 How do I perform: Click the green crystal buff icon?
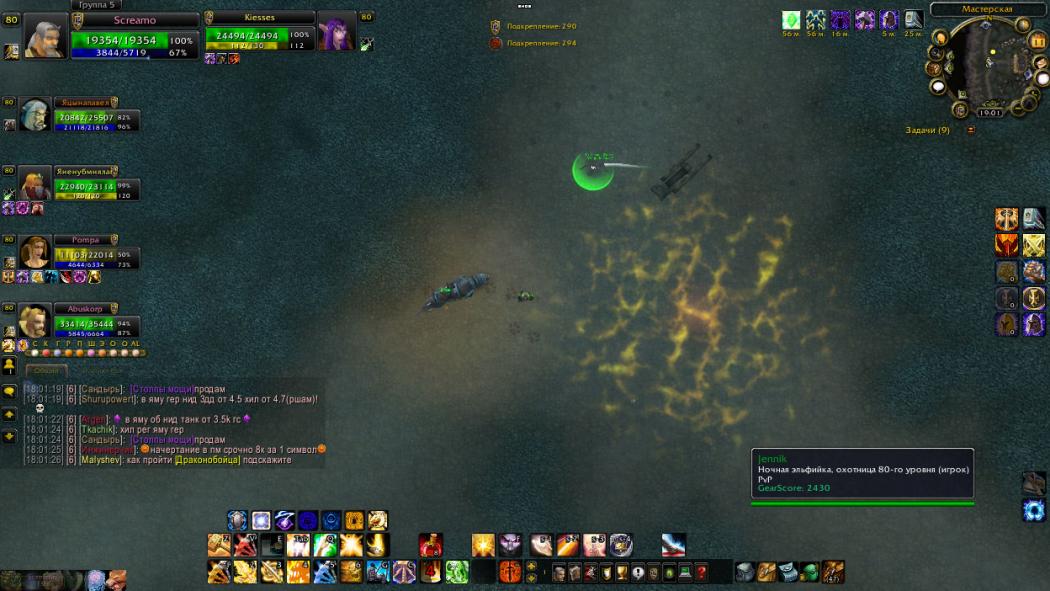[791, 20]
